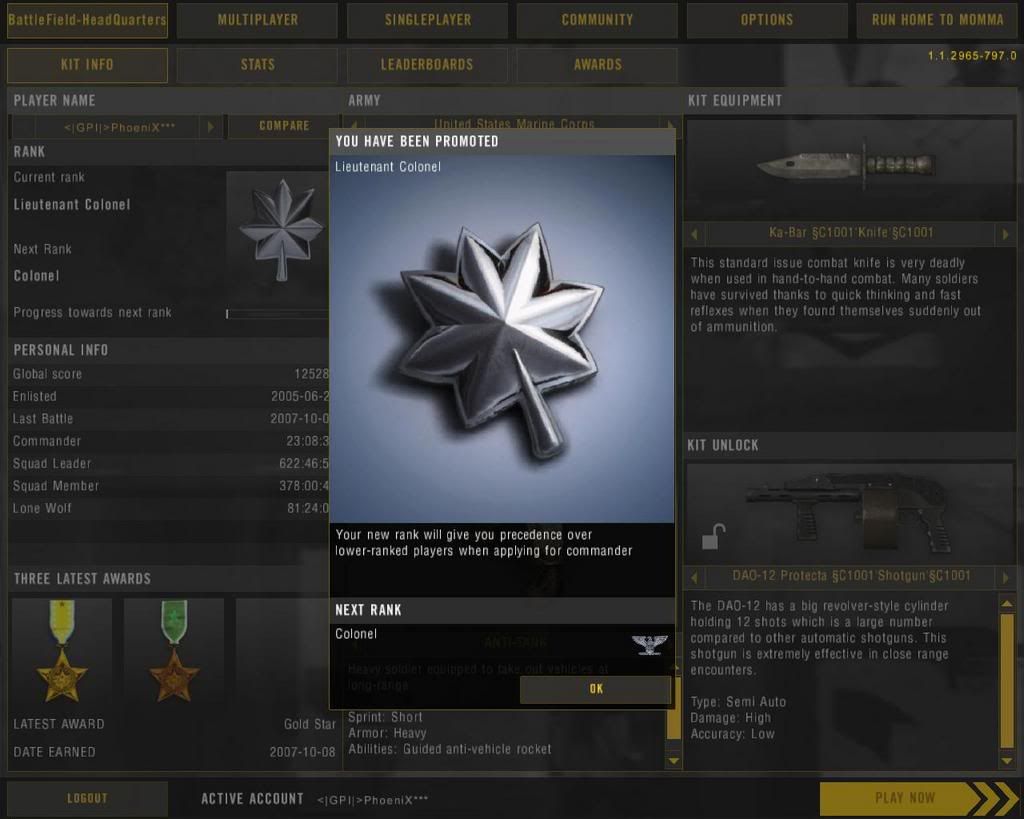Viewport: 1024px width, 819px height.
Task: Quit via Run Home To Momma
Action: (937, 20)
